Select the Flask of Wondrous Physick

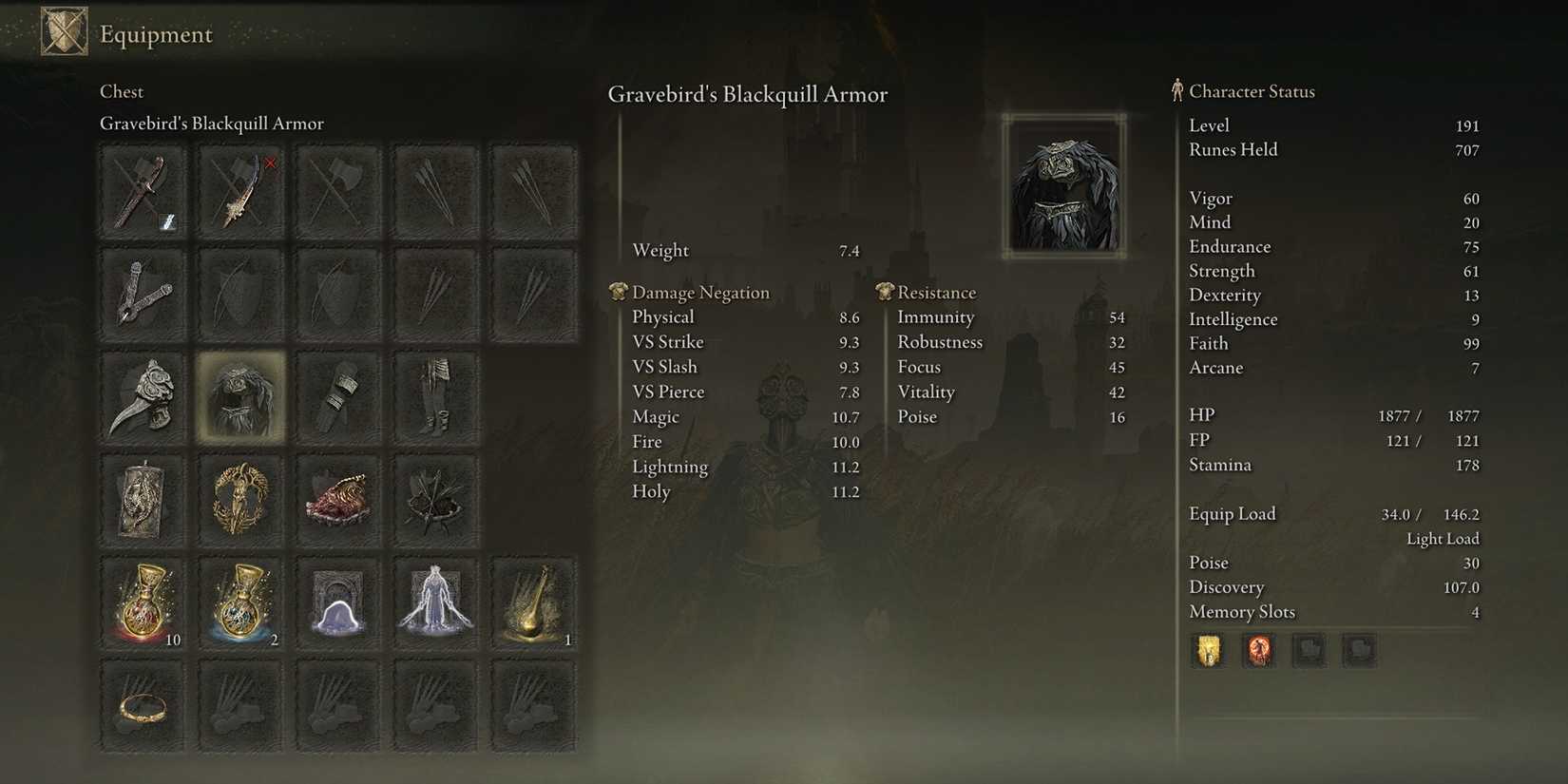(x=532, y=602)
